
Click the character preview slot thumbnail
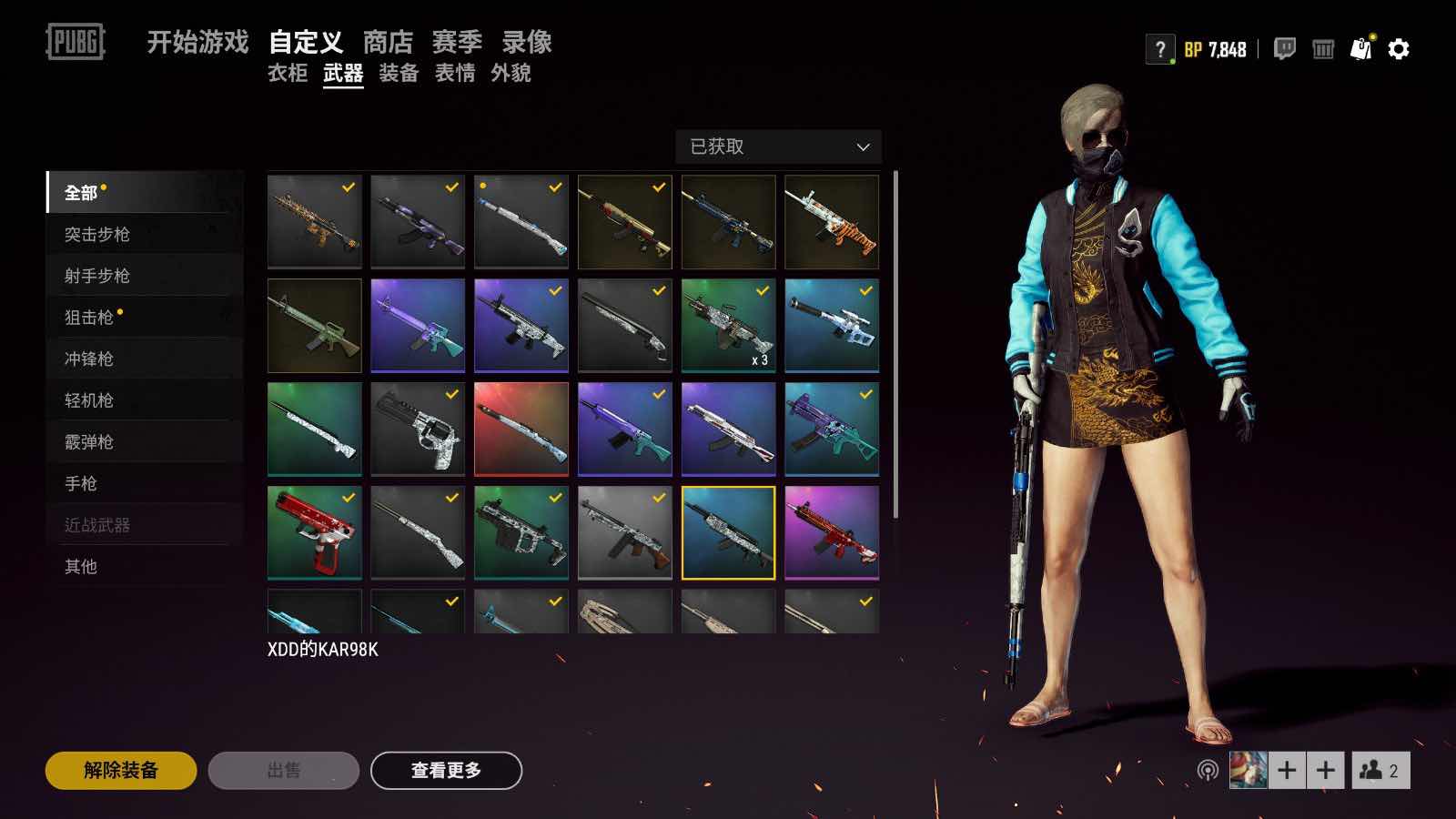1247,769
